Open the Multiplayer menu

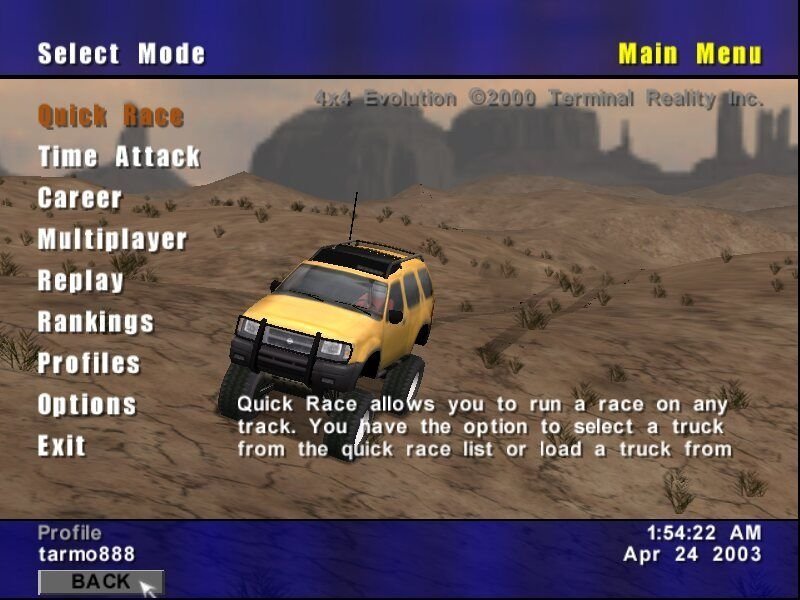pos(112,239)
